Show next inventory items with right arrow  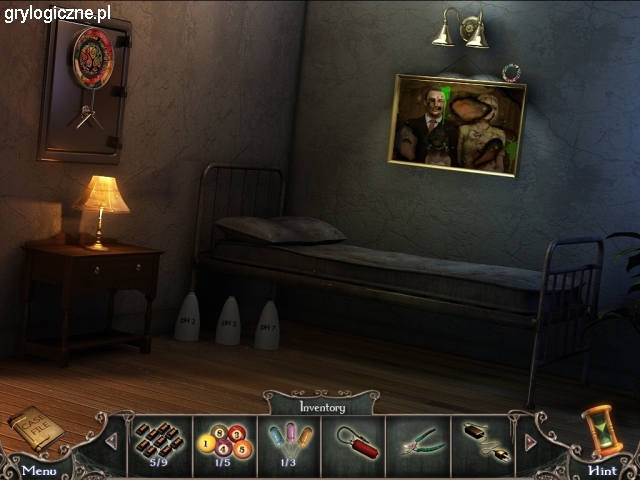530,441
